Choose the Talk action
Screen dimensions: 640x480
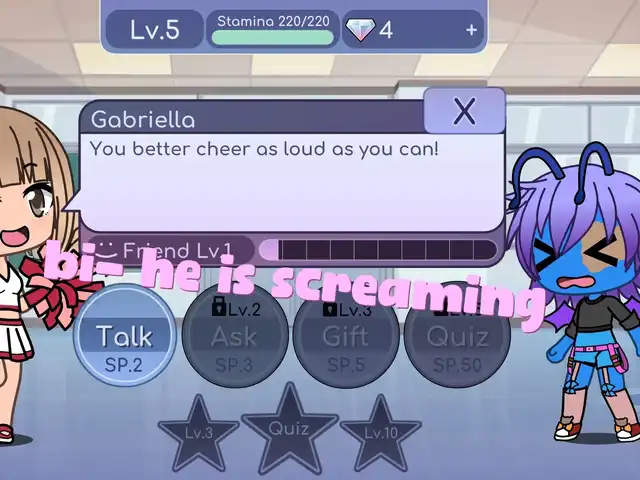(125, 335)
